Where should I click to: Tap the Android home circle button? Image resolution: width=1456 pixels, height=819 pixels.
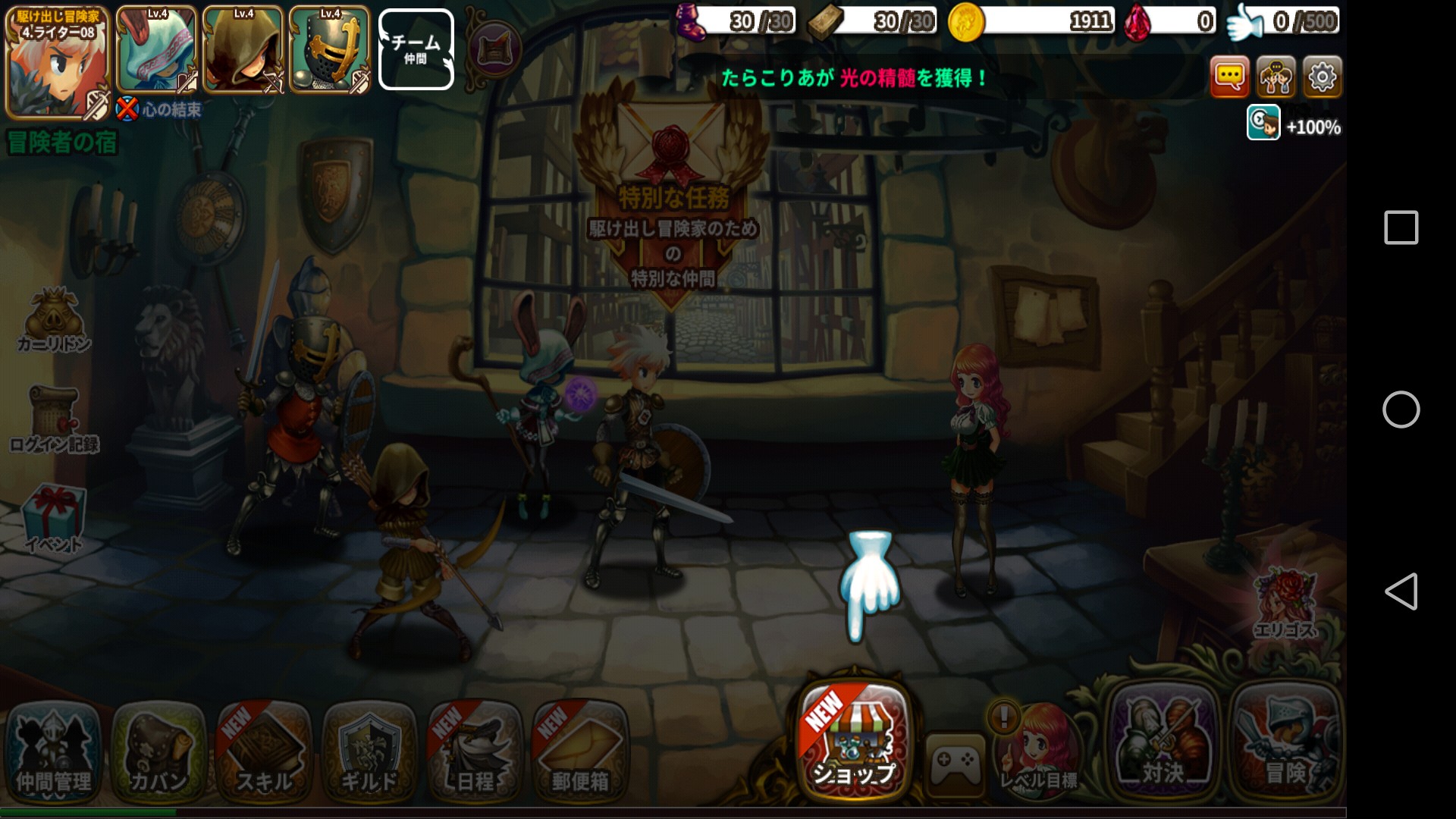coord(1401,409)
